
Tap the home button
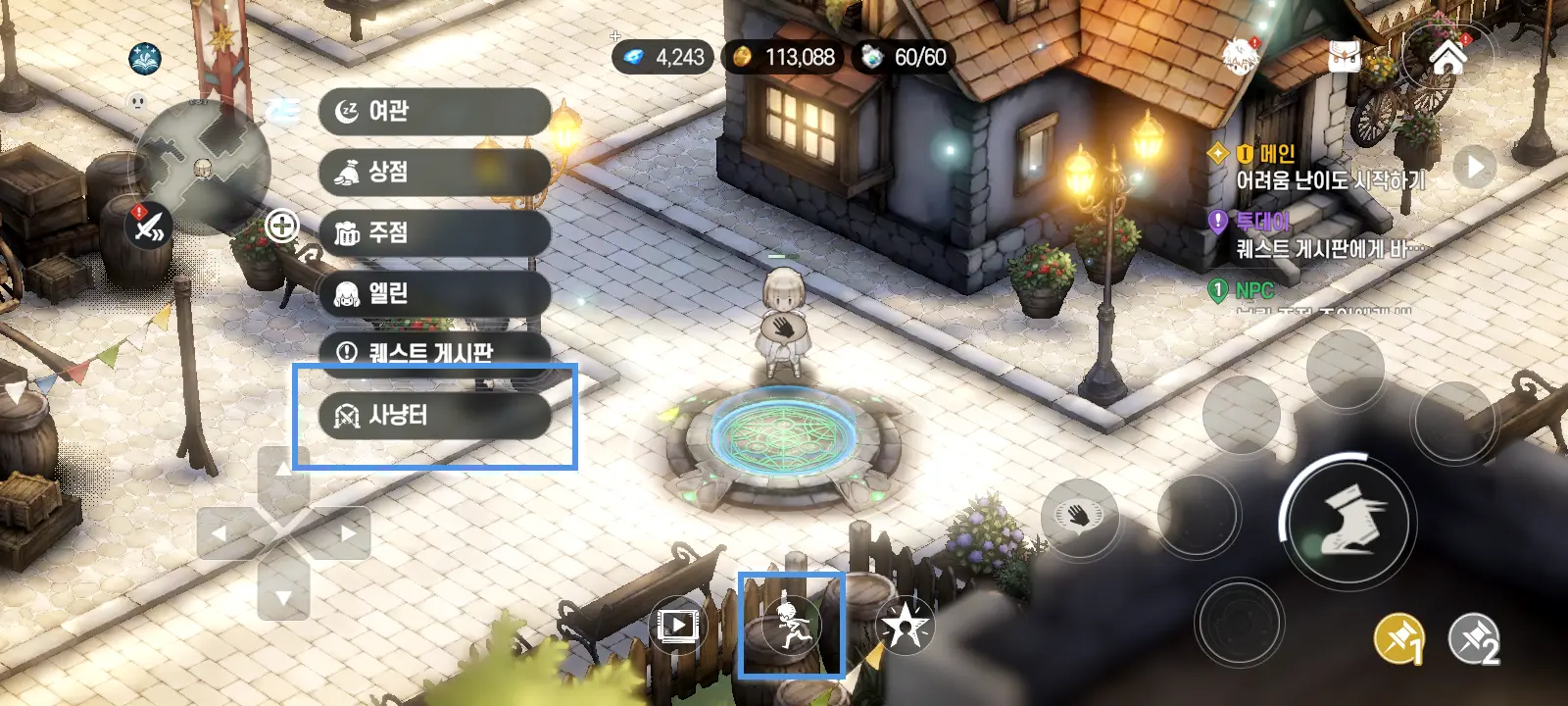(x=1447, y=57)
